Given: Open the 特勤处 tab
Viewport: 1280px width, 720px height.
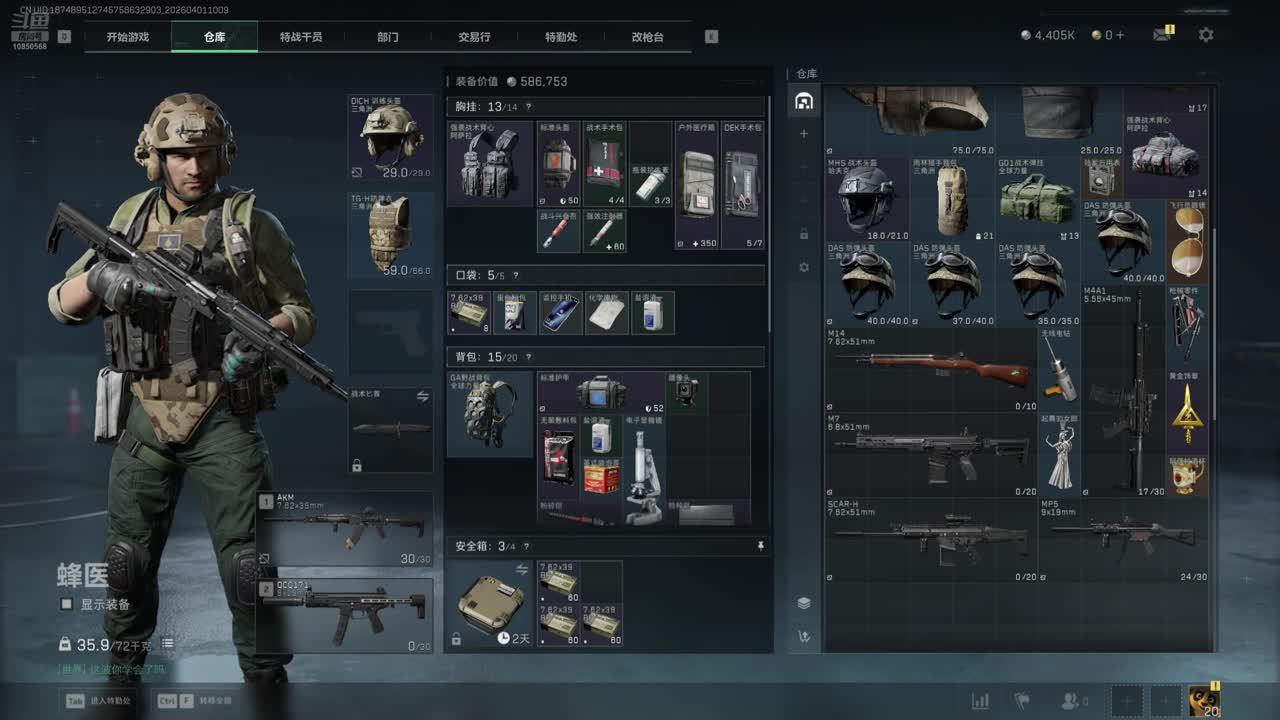Looking at the screenshot, I should coord(561,37).
